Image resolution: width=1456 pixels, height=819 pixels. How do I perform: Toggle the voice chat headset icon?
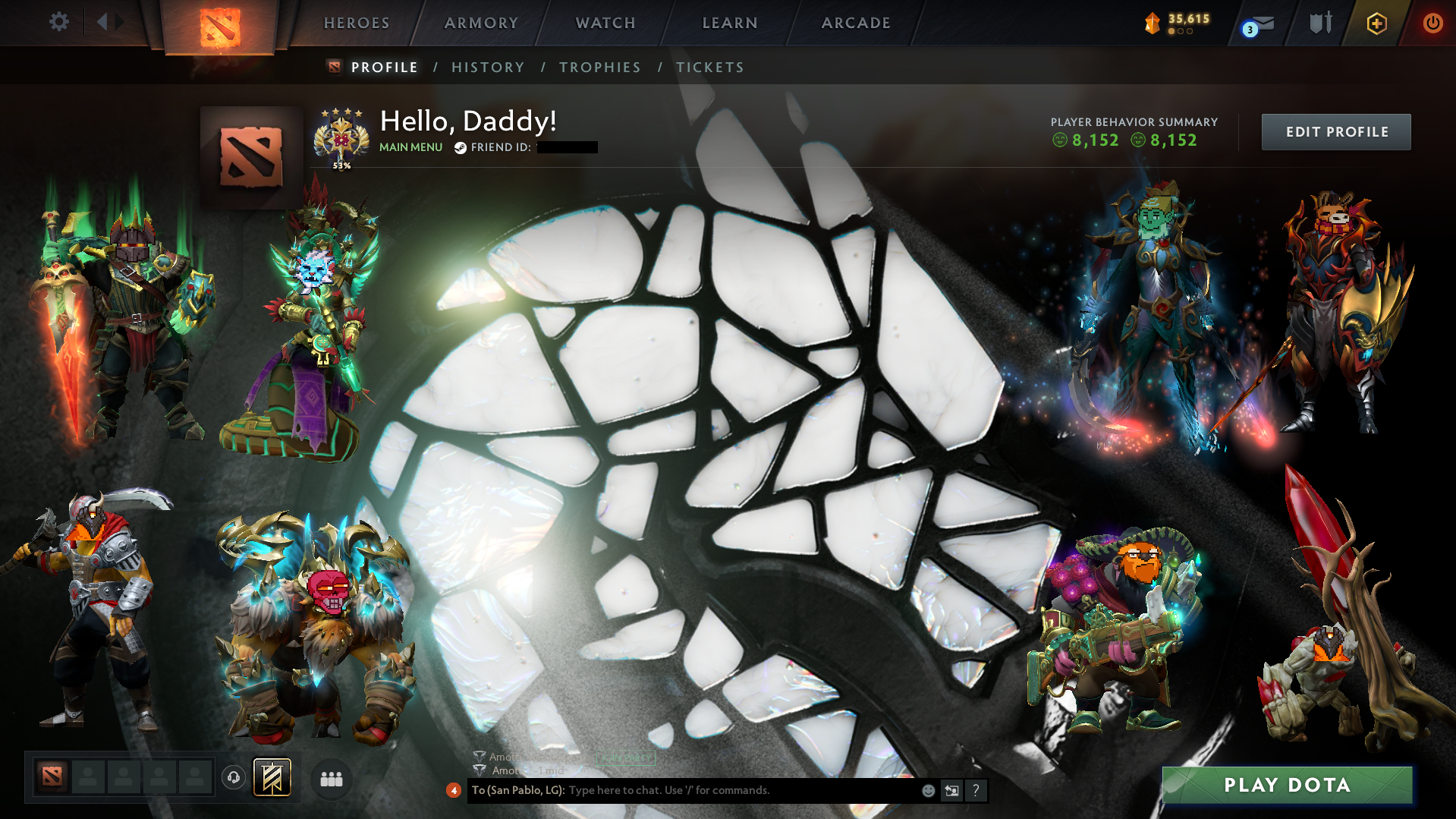tap(234, 779)
